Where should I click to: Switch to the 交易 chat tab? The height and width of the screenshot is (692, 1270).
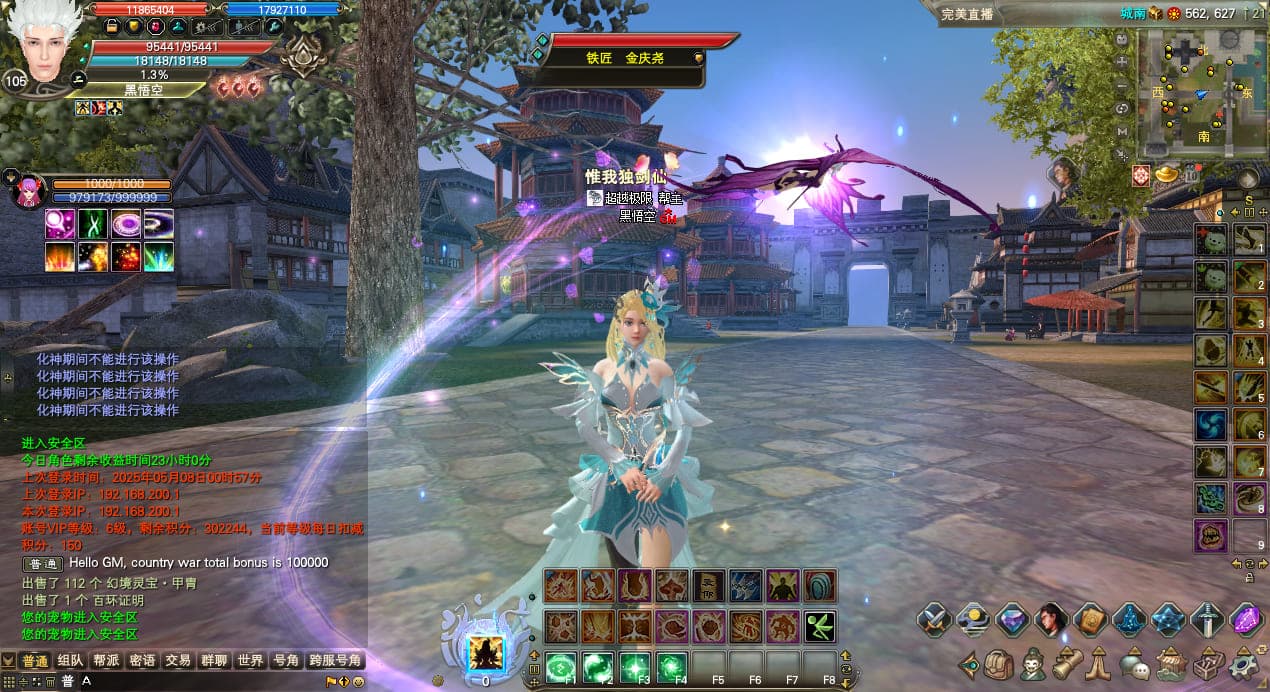click(x=178, y=661)
